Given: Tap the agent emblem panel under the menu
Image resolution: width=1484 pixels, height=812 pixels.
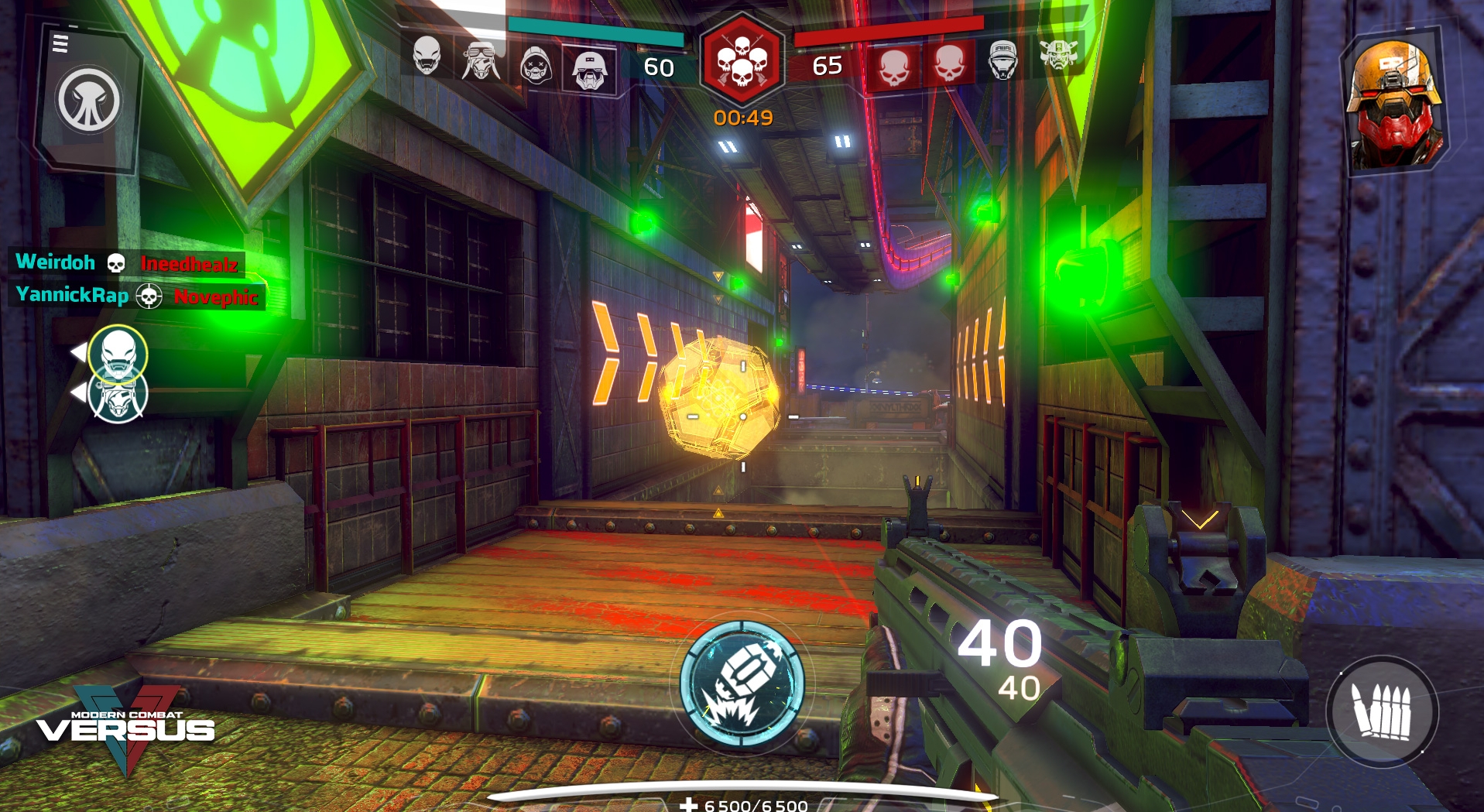Looking at the screenshot, I should [x=88, y=101].
